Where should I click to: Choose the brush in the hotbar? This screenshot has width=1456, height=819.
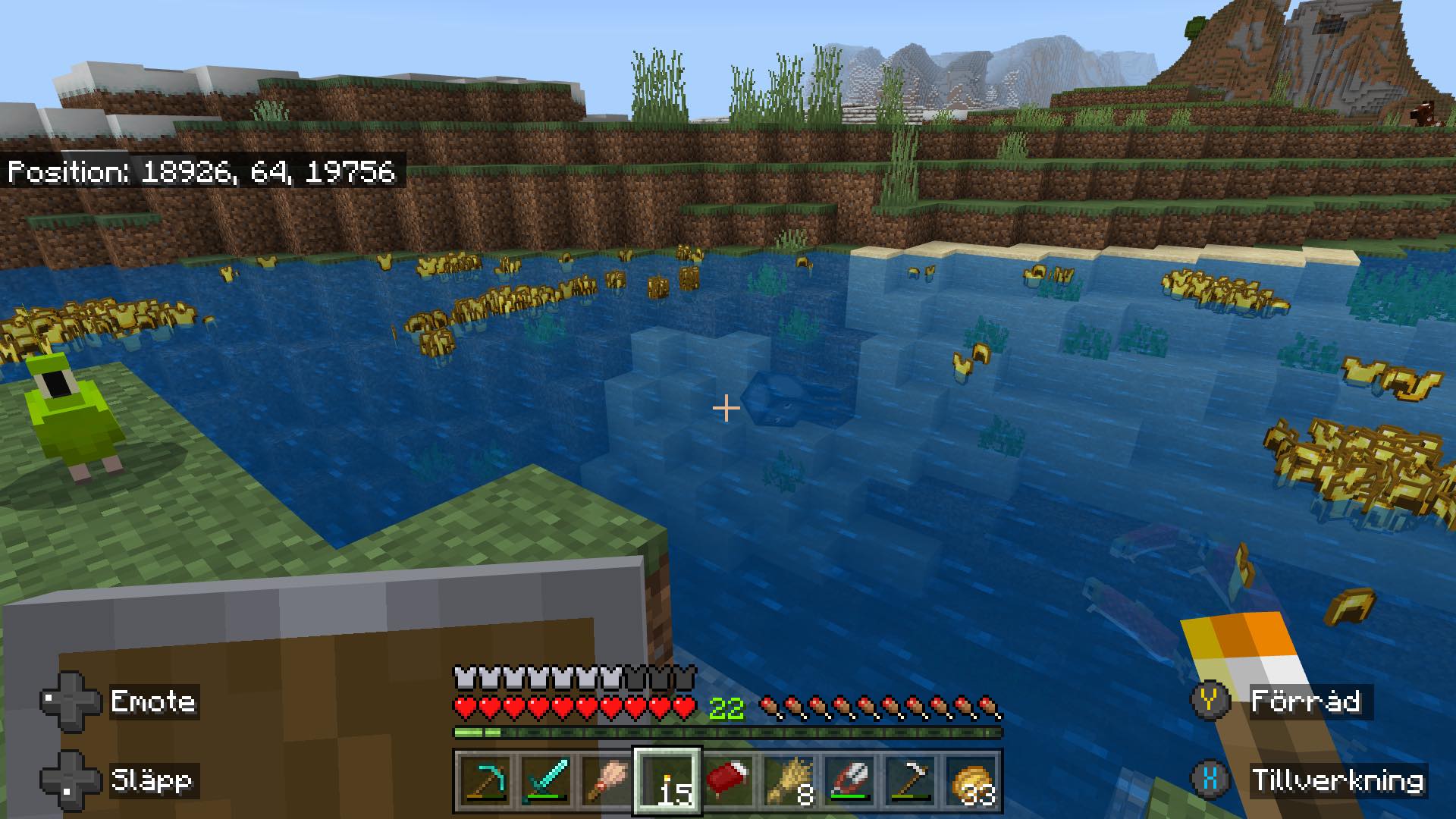coord(606,780)
